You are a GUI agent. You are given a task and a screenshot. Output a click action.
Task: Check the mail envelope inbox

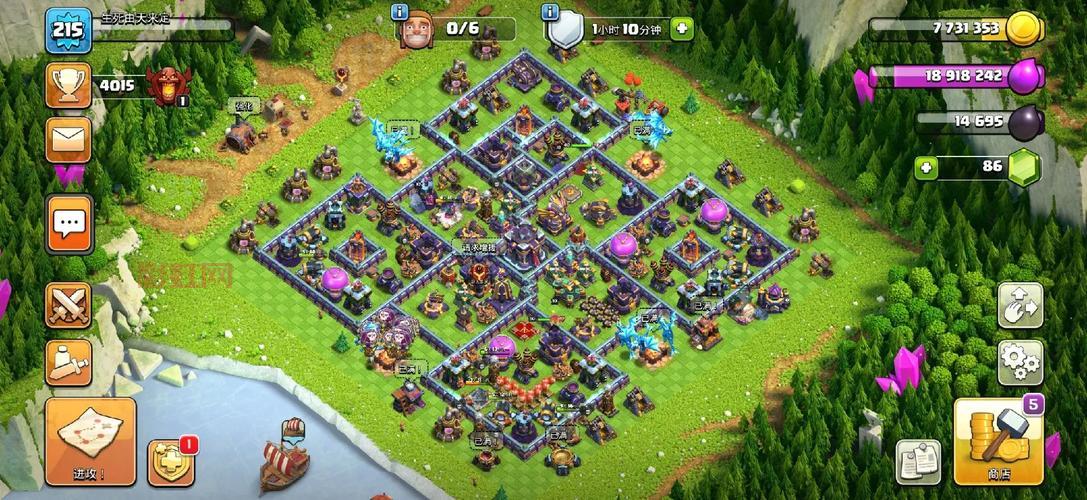pos(68,140)
